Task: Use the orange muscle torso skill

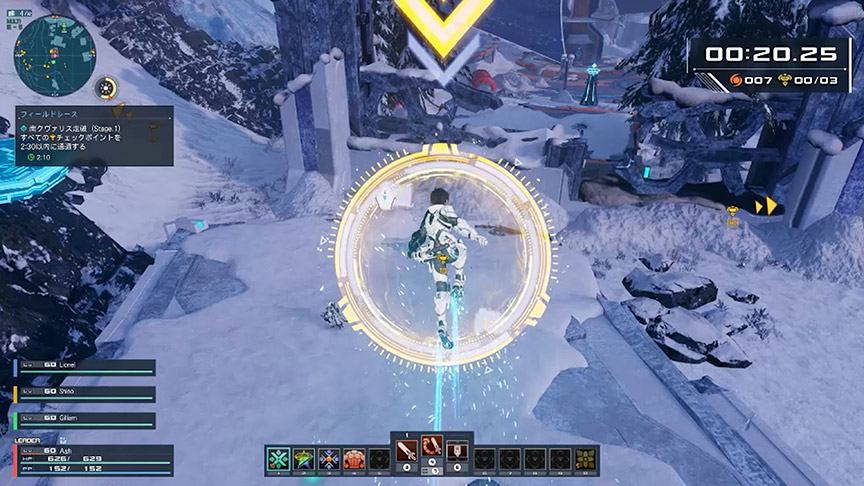Action: [x=353, y=459]
